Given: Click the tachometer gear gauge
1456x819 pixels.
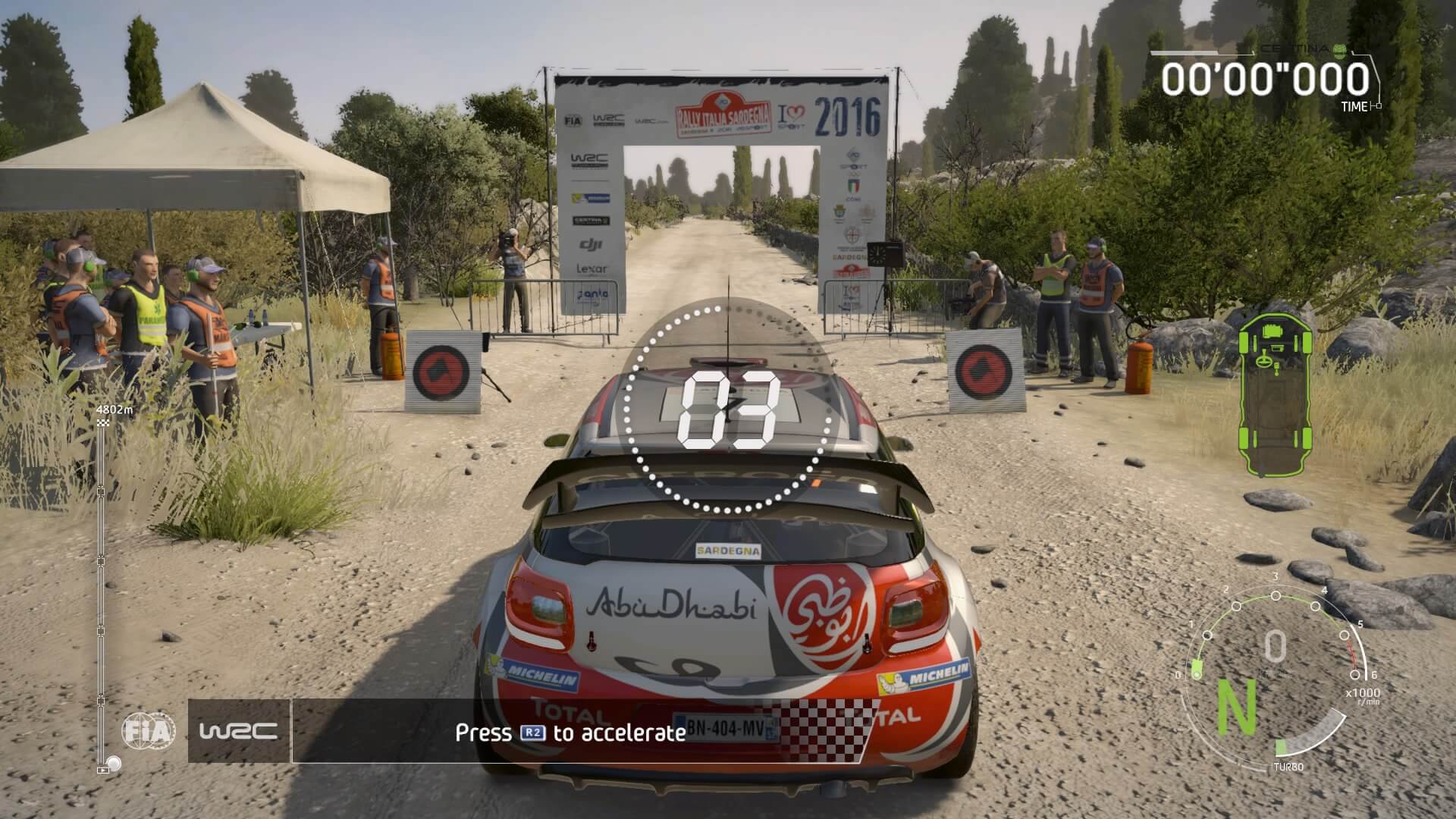Looking at the screenshot, I should (1274, 667).
